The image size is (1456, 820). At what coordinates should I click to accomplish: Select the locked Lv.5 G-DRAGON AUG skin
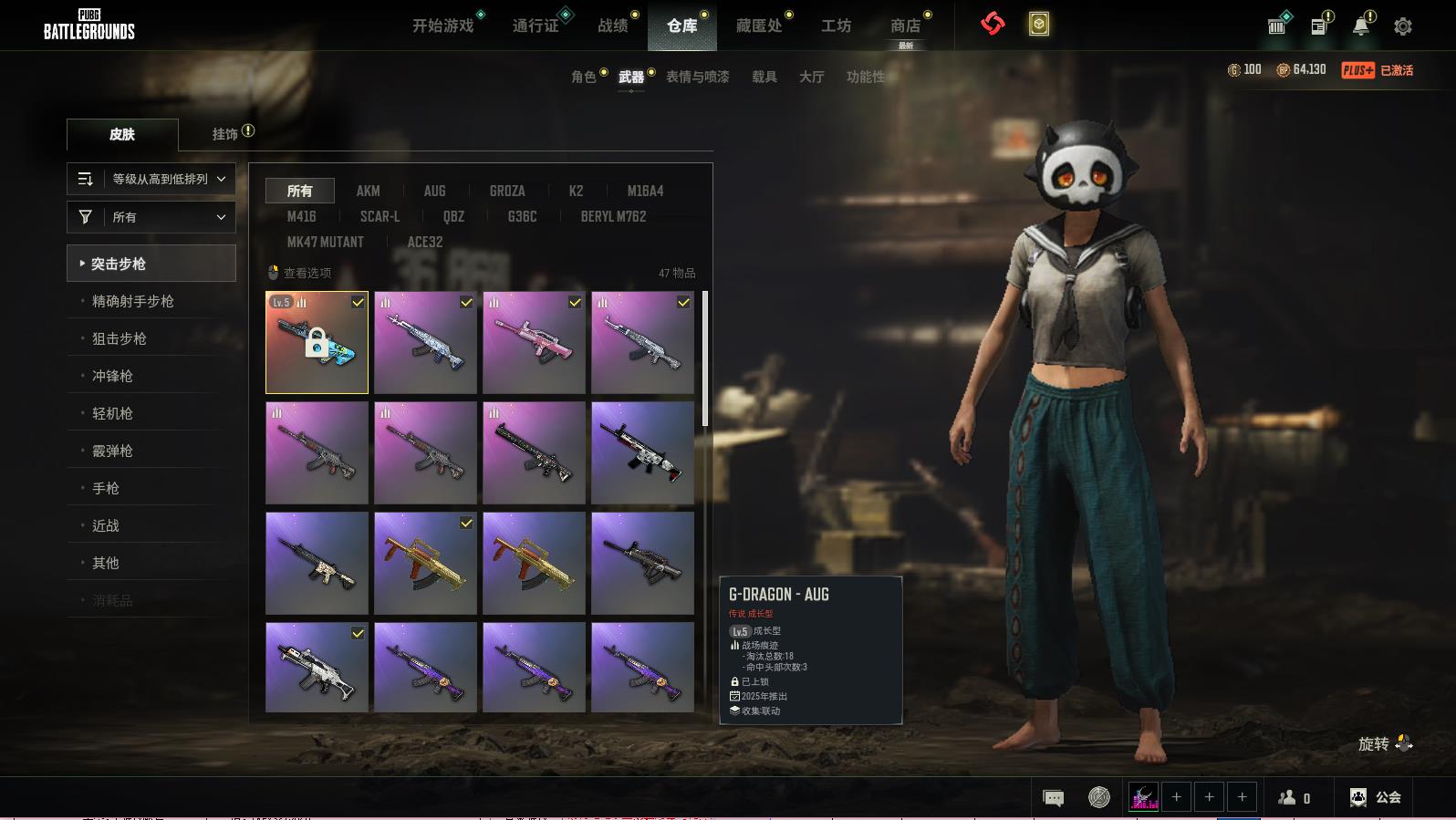[317, 343]
